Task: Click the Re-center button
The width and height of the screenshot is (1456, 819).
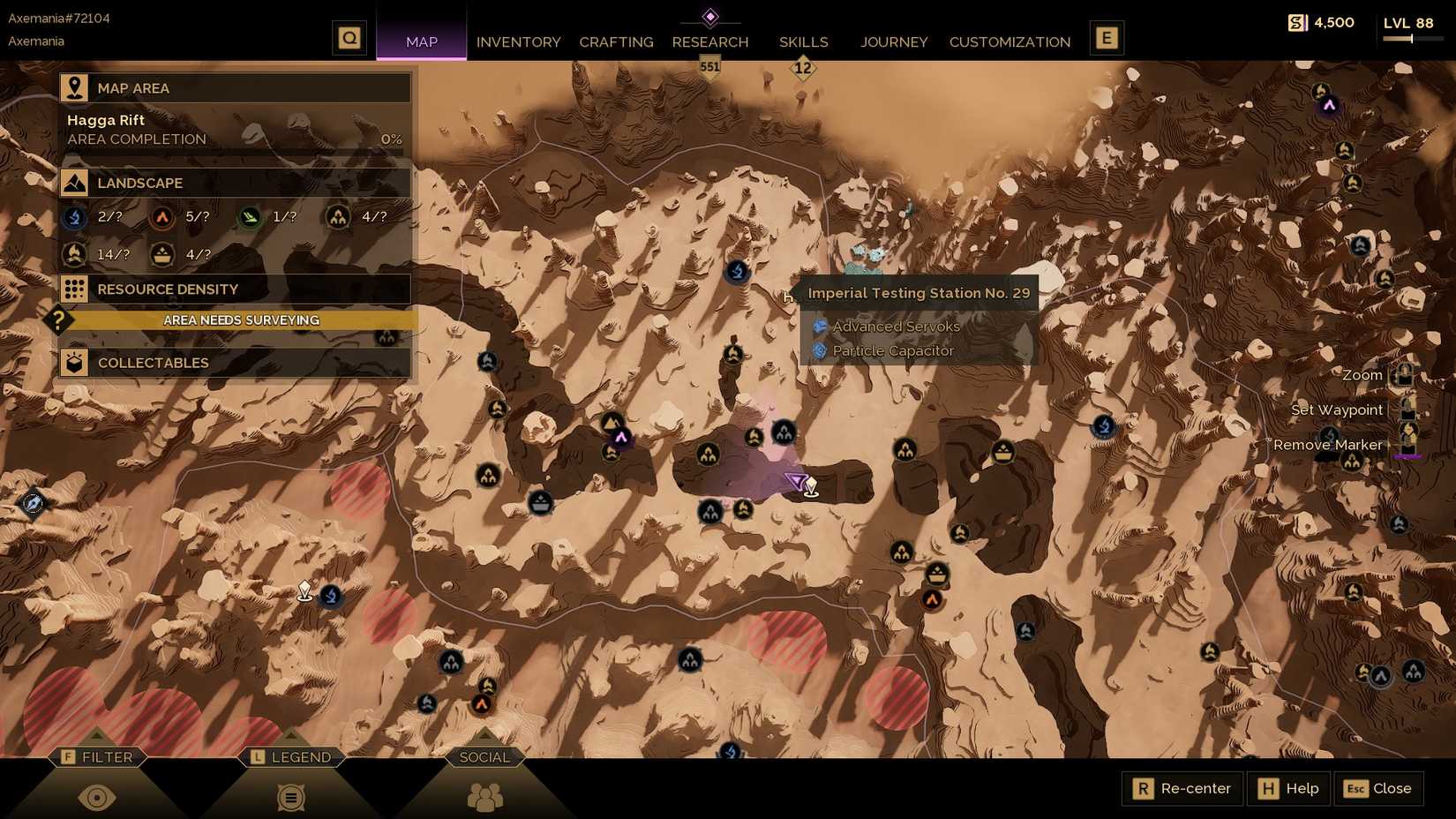Action: 1182,788
